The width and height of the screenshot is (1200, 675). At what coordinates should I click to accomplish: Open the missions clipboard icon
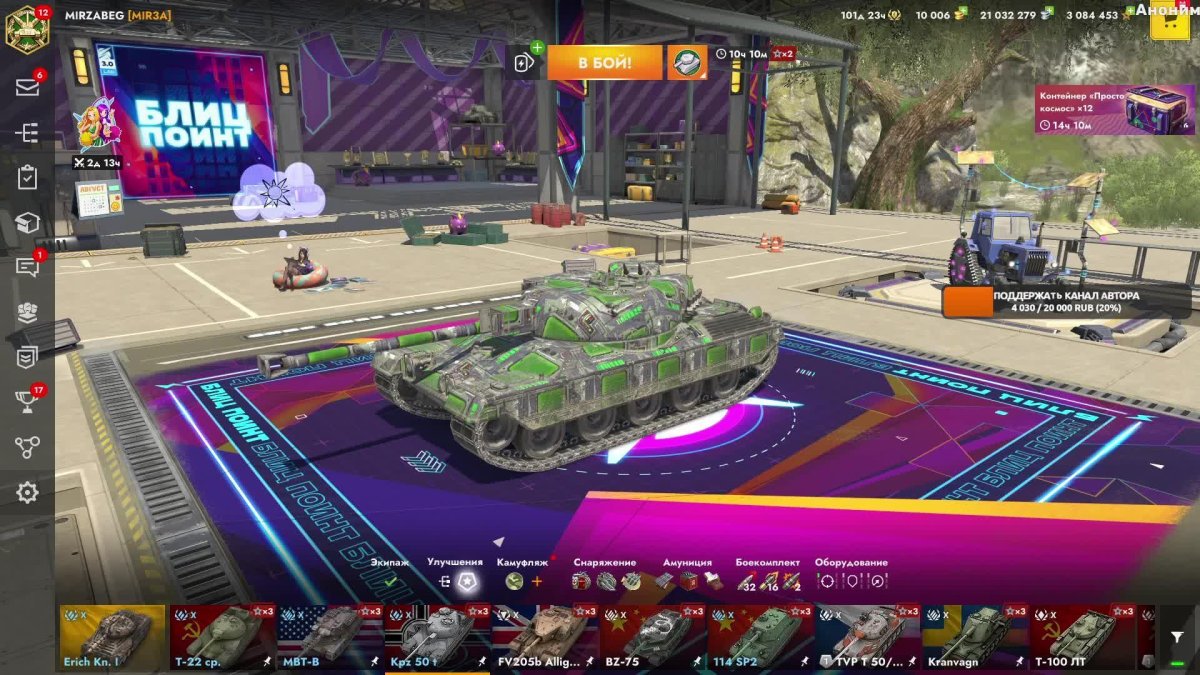click(27, 178)
